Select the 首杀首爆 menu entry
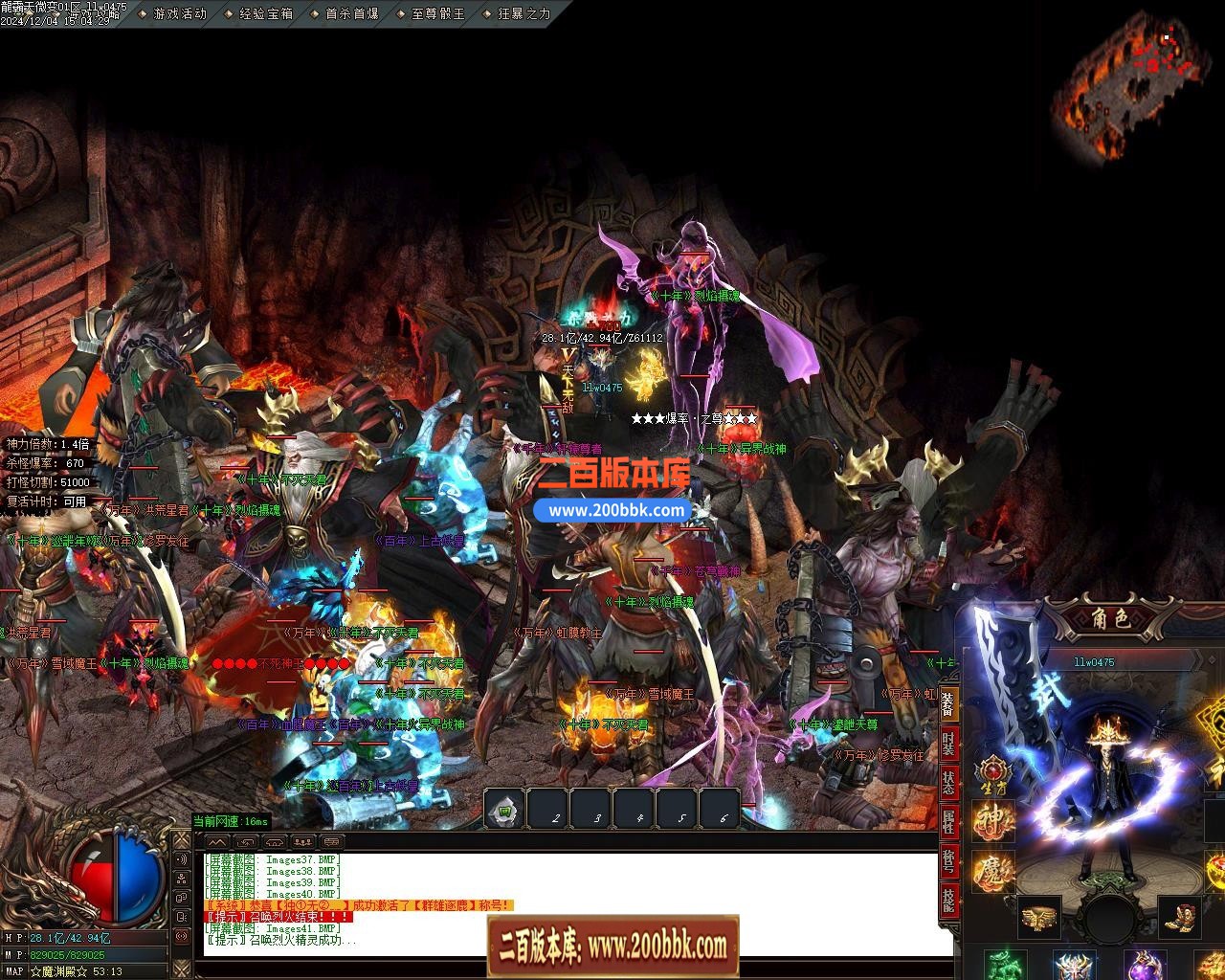The height and width of the screenshot is (980, 1225). click(351, 13)
